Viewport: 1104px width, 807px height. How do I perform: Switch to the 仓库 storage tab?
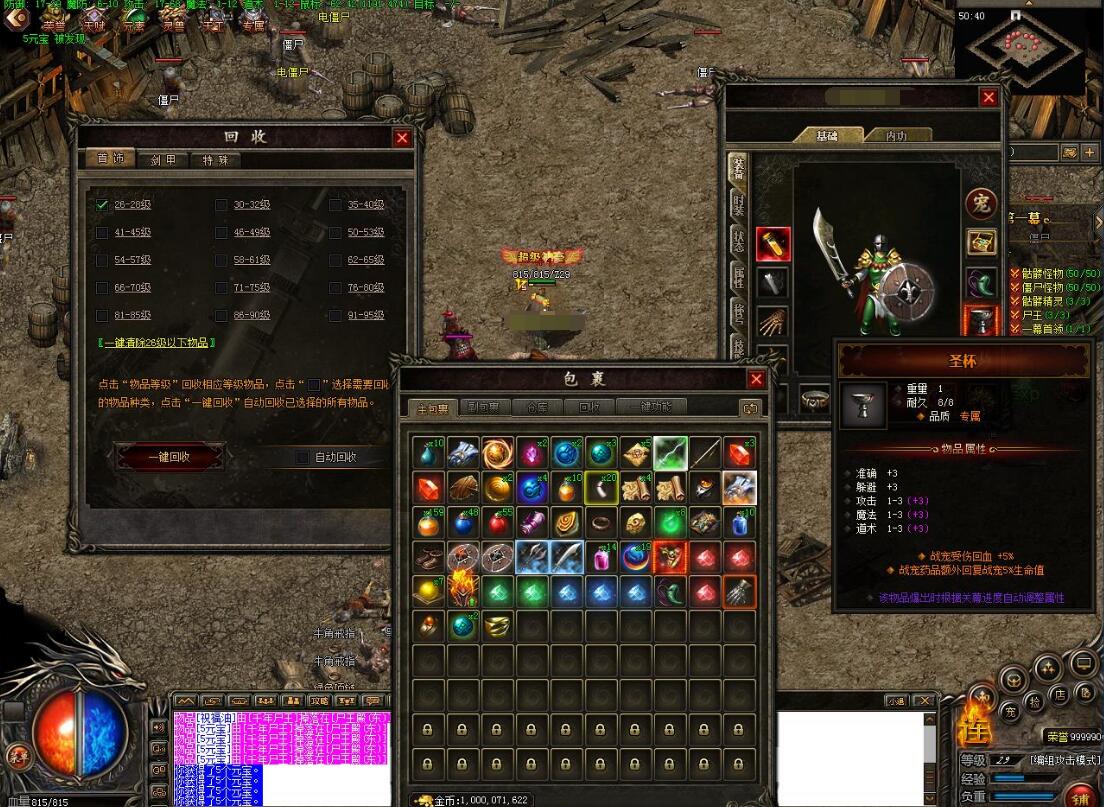click(x=538, y=407)
